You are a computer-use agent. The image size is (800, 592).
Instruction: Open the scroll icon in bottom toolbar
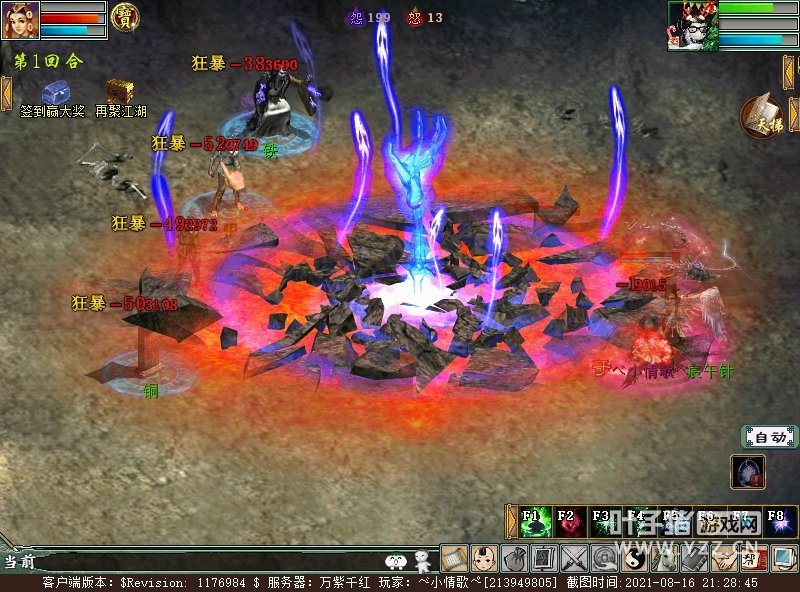click(455, 557)
